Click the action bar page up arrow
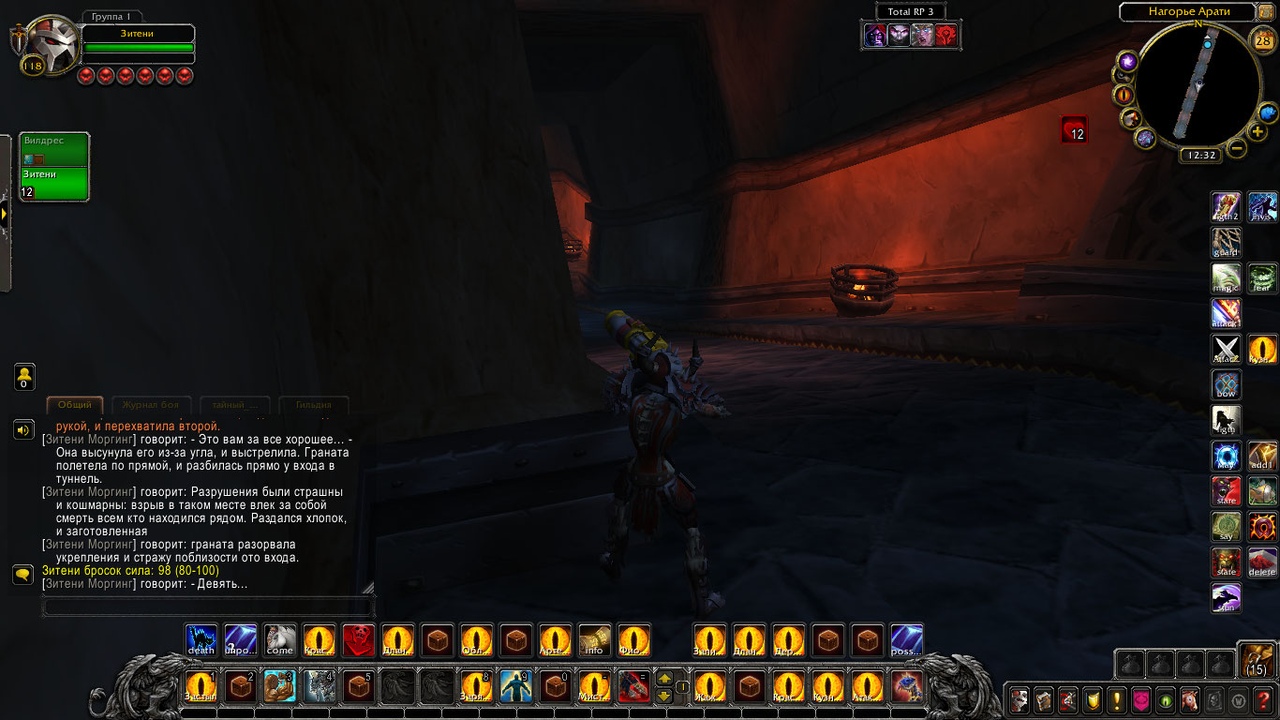This screenshot has width=1280, height=720. (664, 679)
